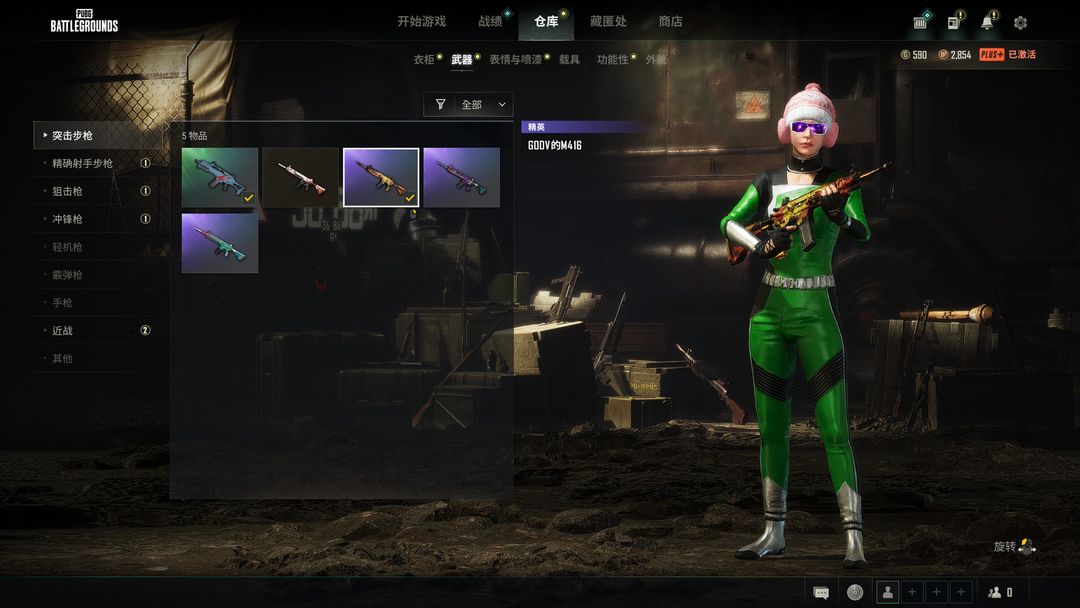Pick the white and red rifle skin
Screen dimensions: 1080x608
click(x=300, y=177)
